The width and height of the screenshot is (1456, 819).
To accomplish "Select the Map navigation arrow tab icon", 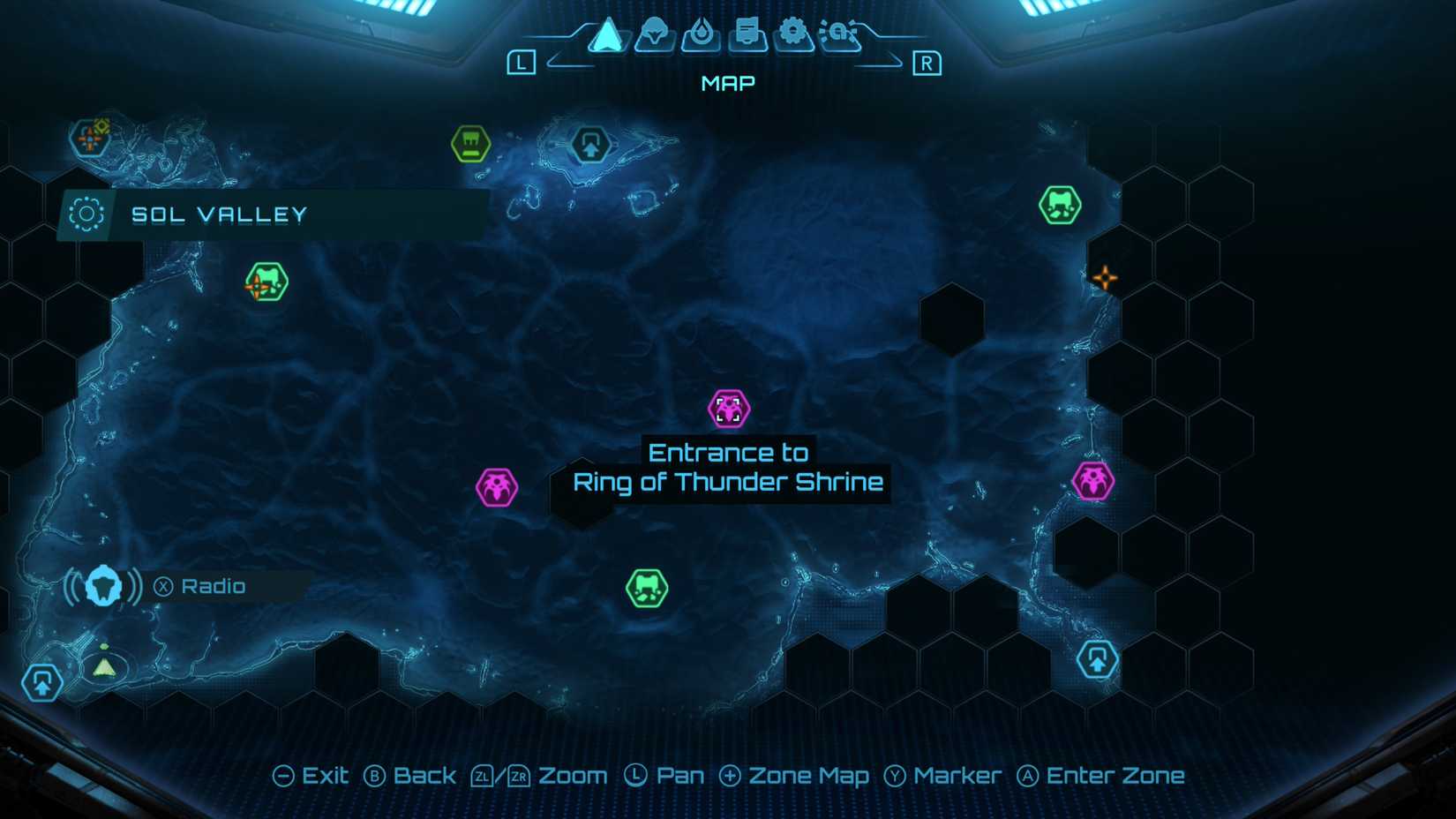I will (607, 35).
